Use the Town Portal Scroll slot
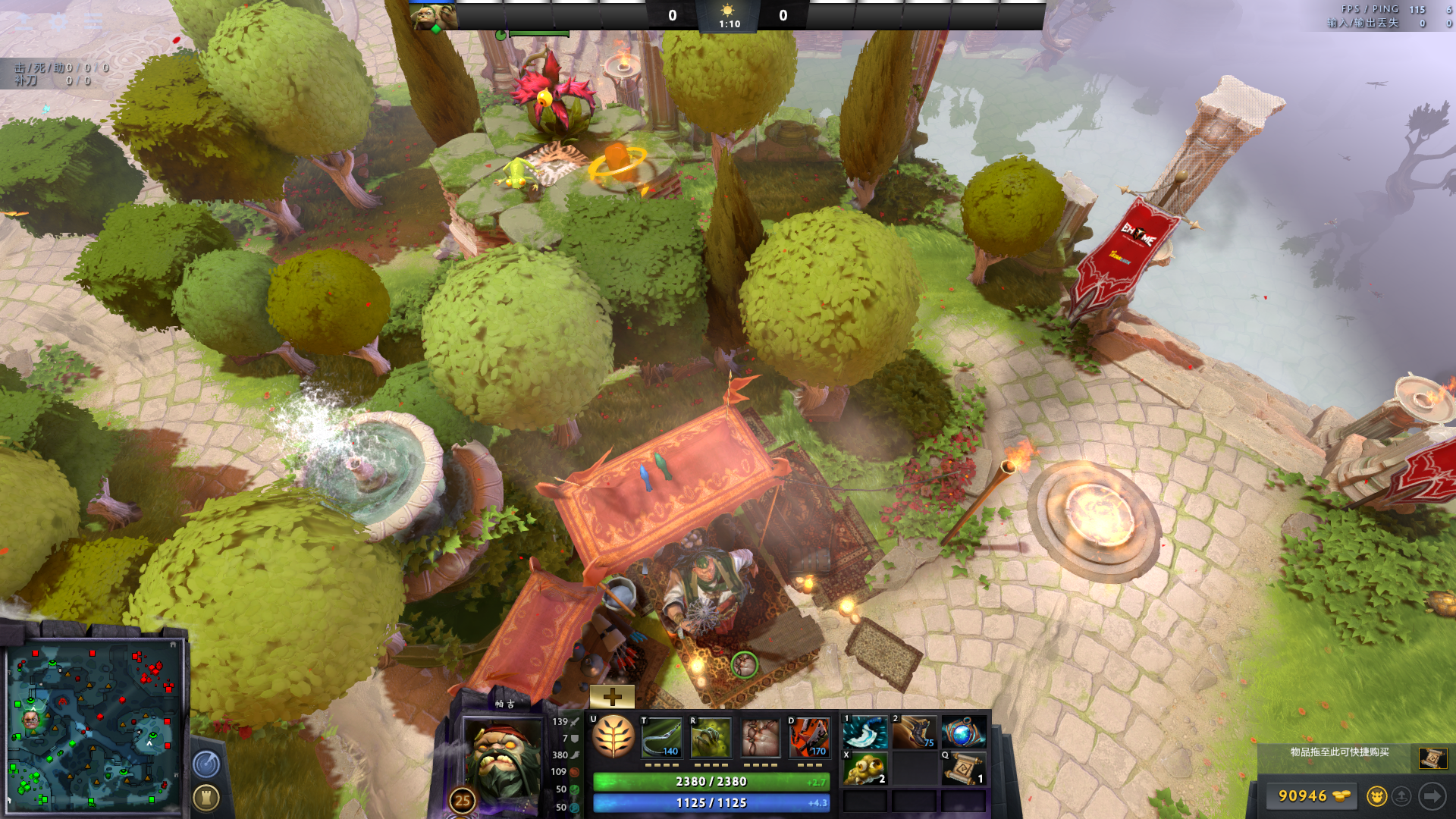The image size is (1456, 819). tap(963, 769)
